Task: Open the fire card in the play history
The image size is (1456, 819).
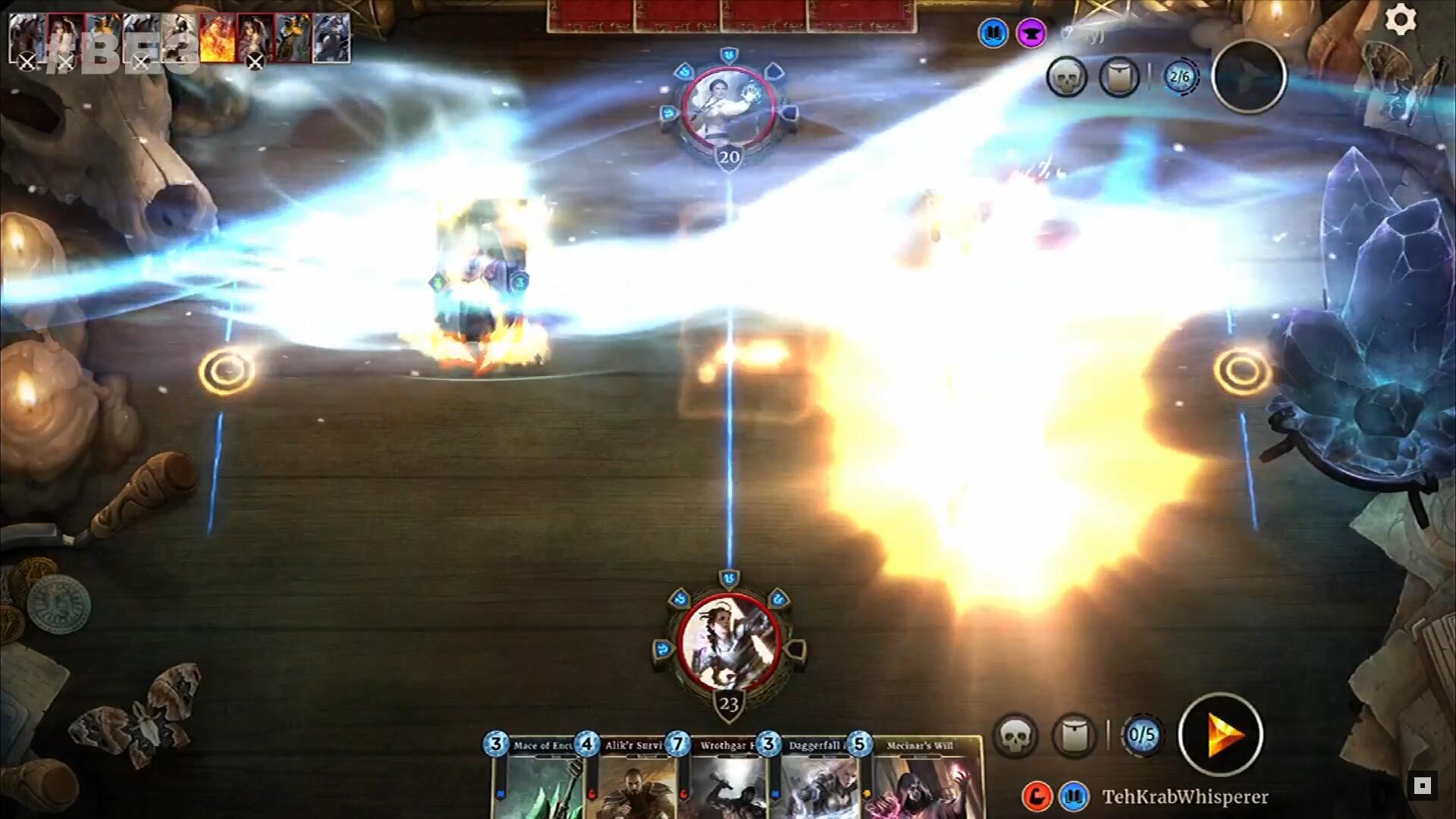Action: coord(218,38)
